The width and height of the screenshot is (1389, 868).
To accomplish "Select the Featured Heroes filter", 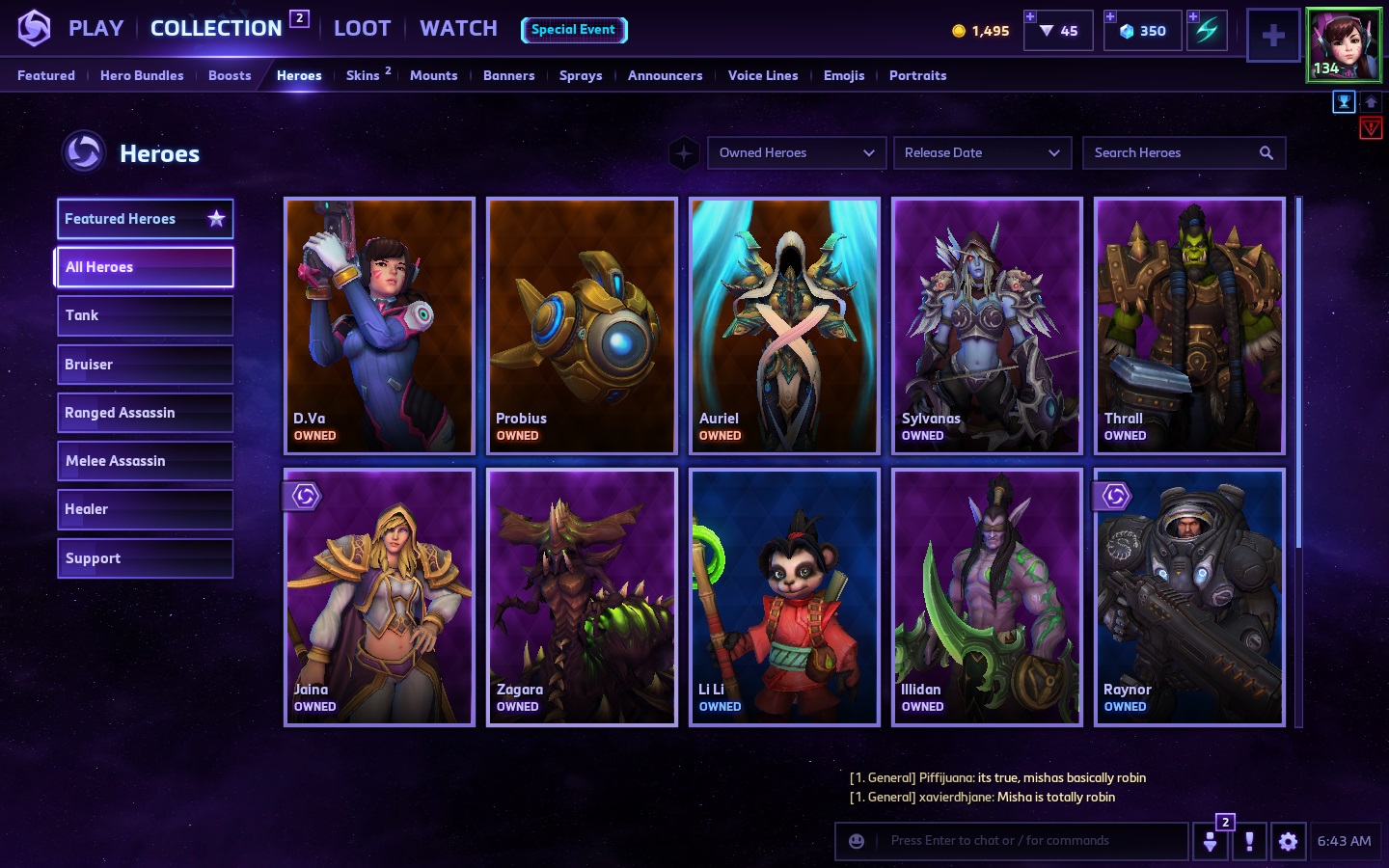I will 145,219.
